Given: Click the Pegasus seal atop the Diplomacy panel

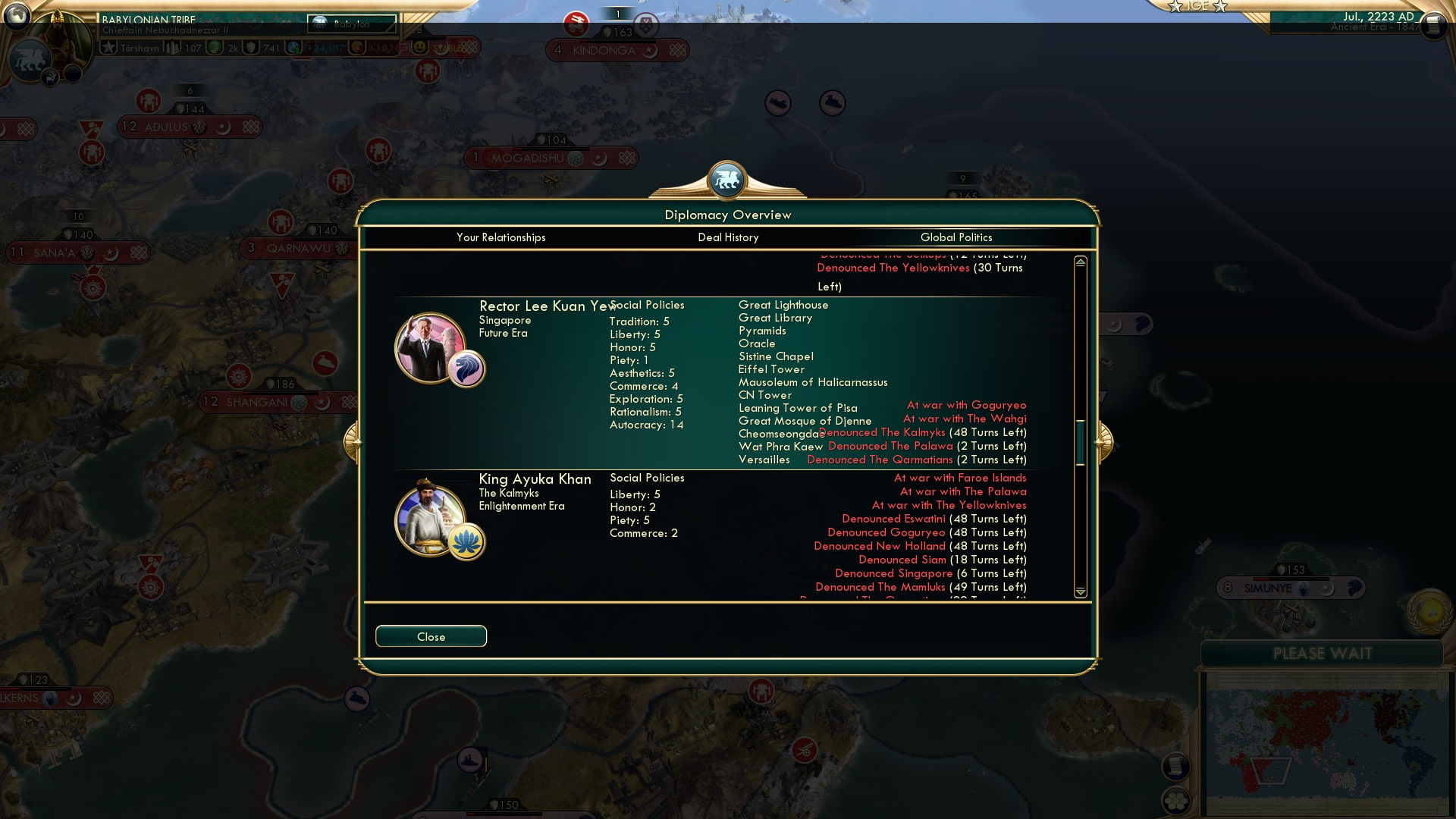Looking at the screenshot, I should 726,180.
